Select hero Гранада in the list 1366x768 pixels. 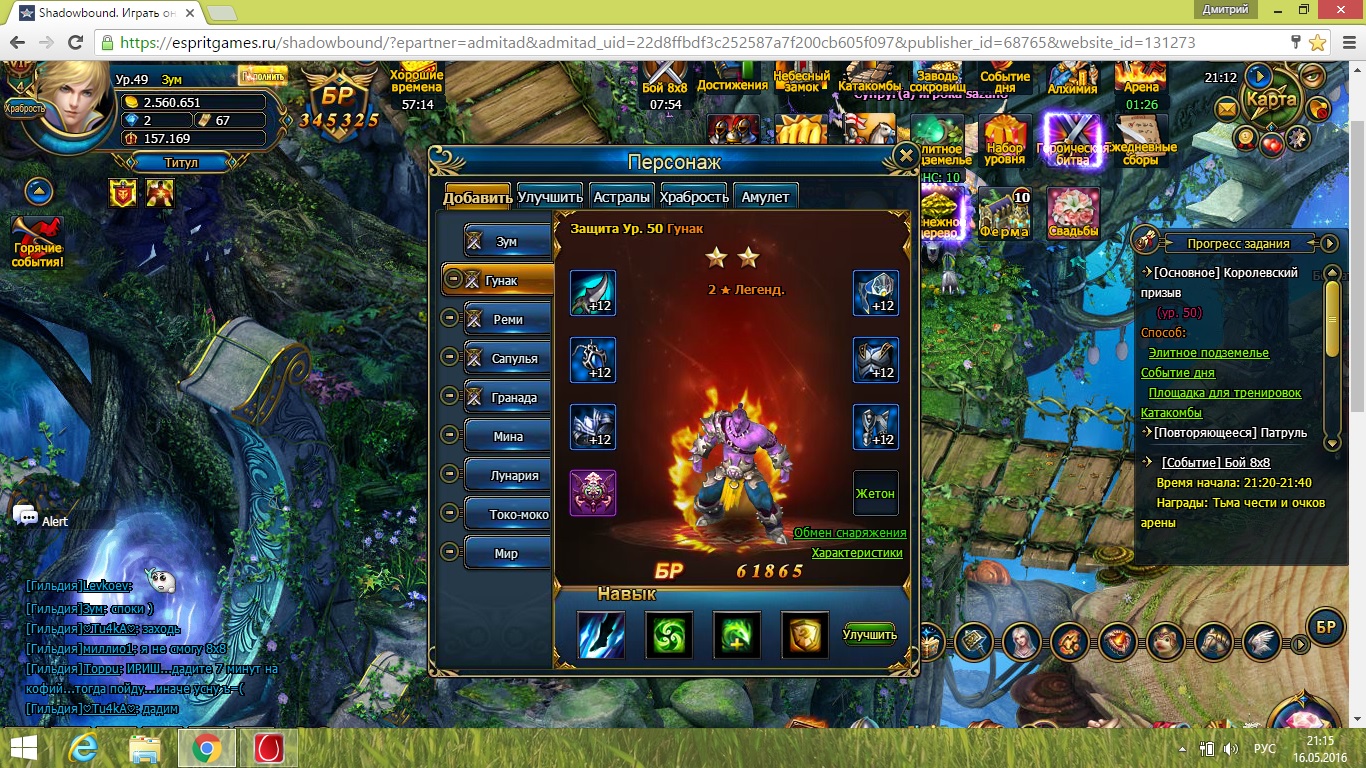[507, 398]
